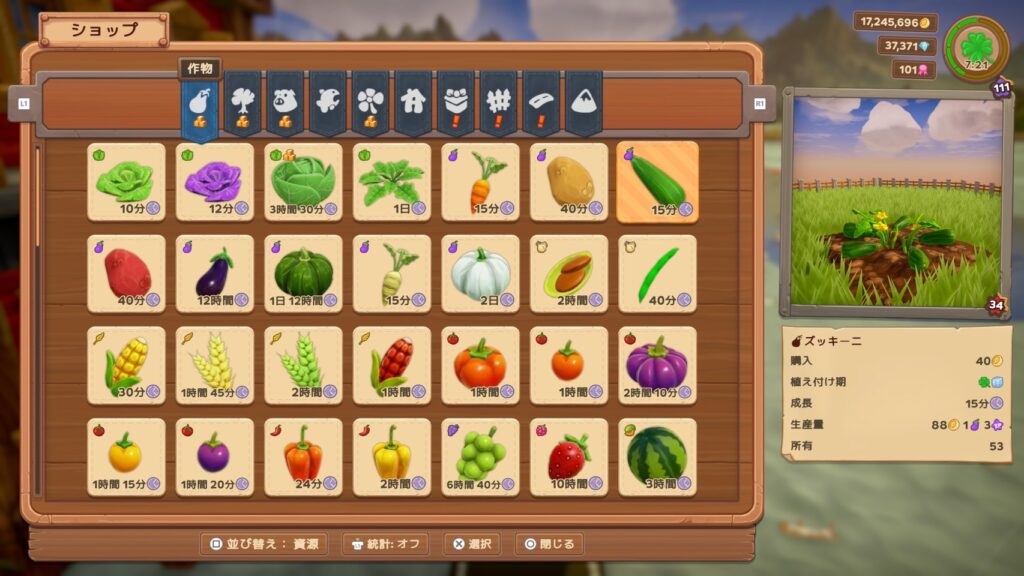Pick the yellow bell pepper crop
The width and height of the screenshot is (1024, 576).
point(392,457)
